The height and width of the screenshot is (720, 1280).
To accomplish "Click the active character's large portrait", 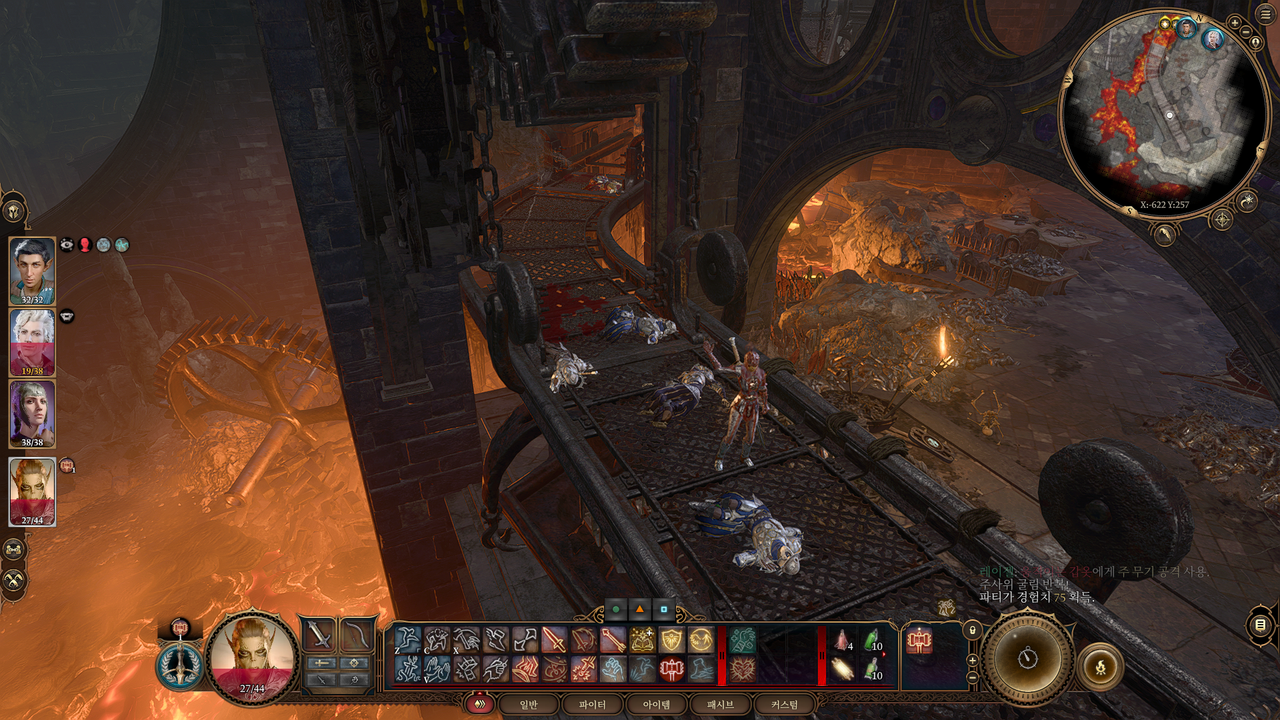I will 253,656.
